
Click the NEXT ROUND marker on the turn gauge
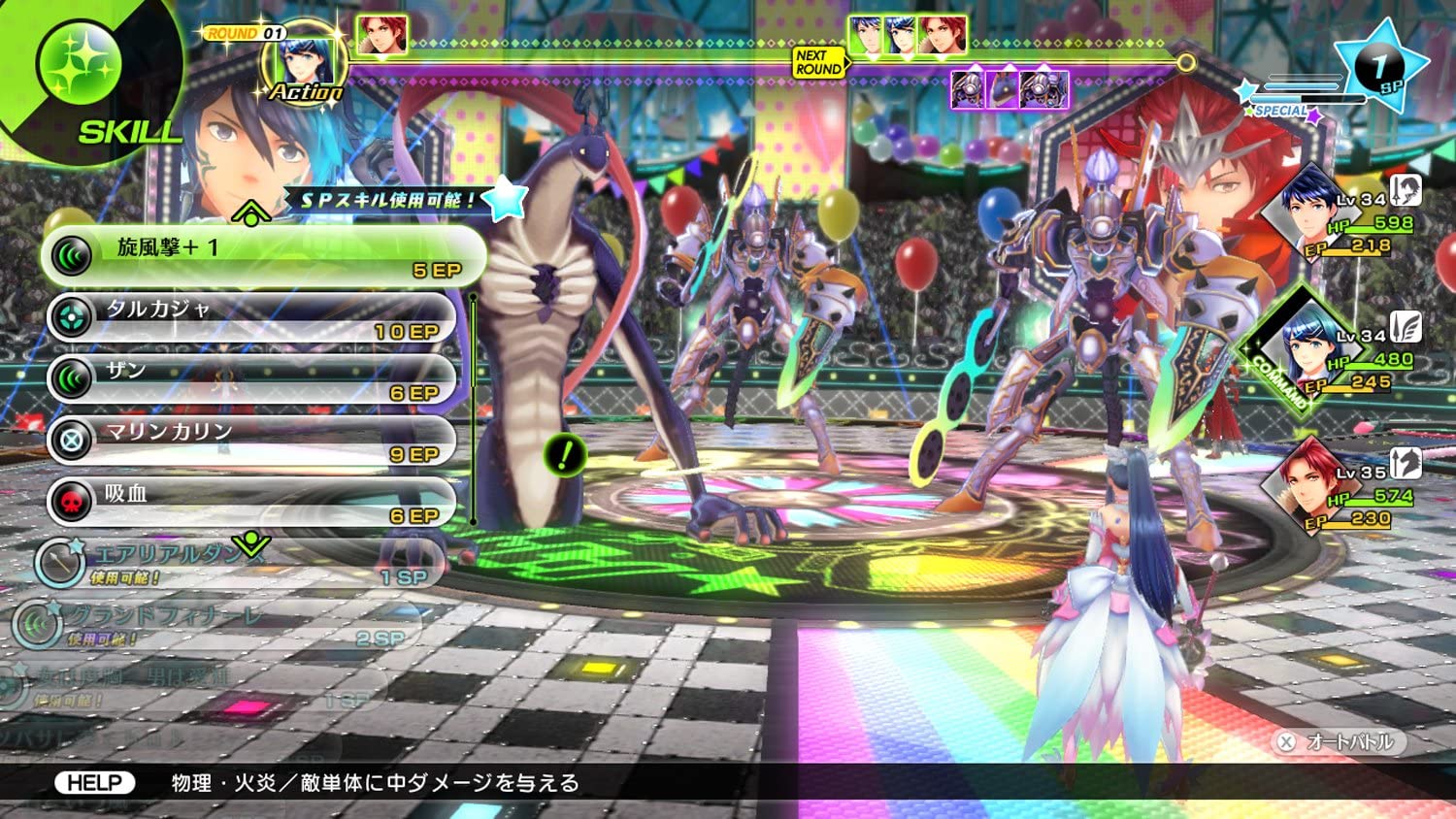[818, 64]
